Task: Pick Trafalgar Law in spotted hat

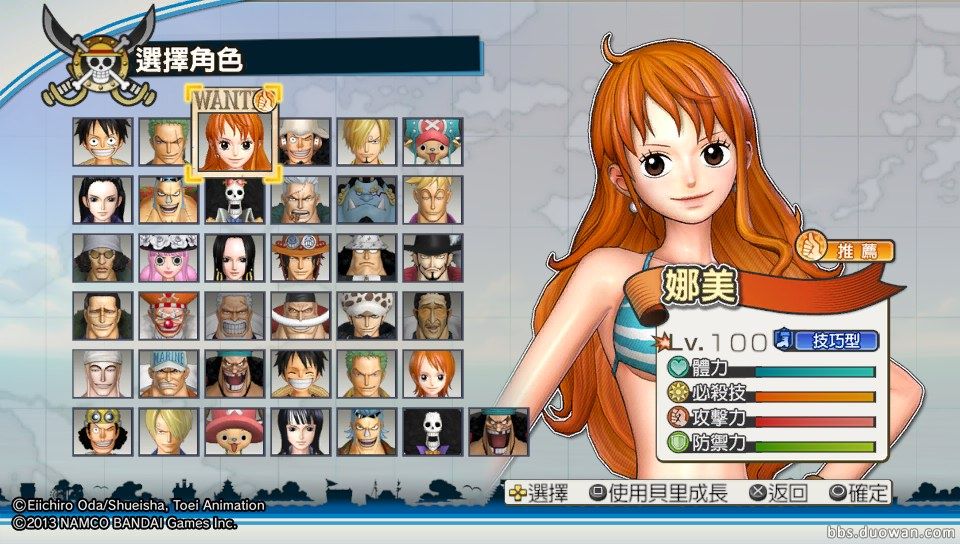Action: click(x=367, y=316)
